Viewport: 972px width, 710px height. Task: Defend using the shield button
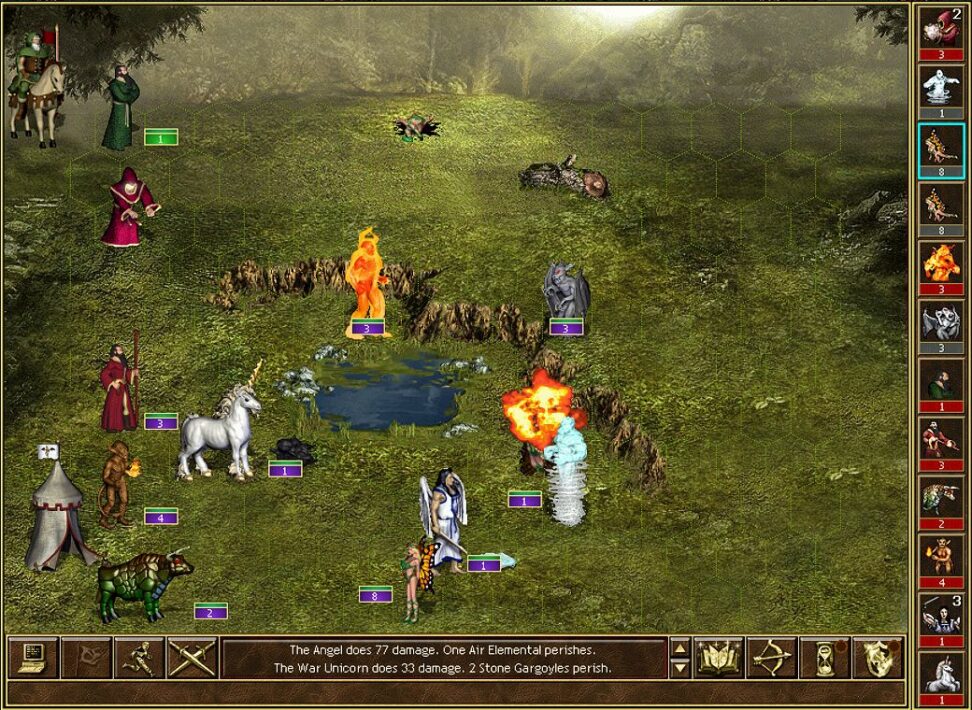coord(877,657)
